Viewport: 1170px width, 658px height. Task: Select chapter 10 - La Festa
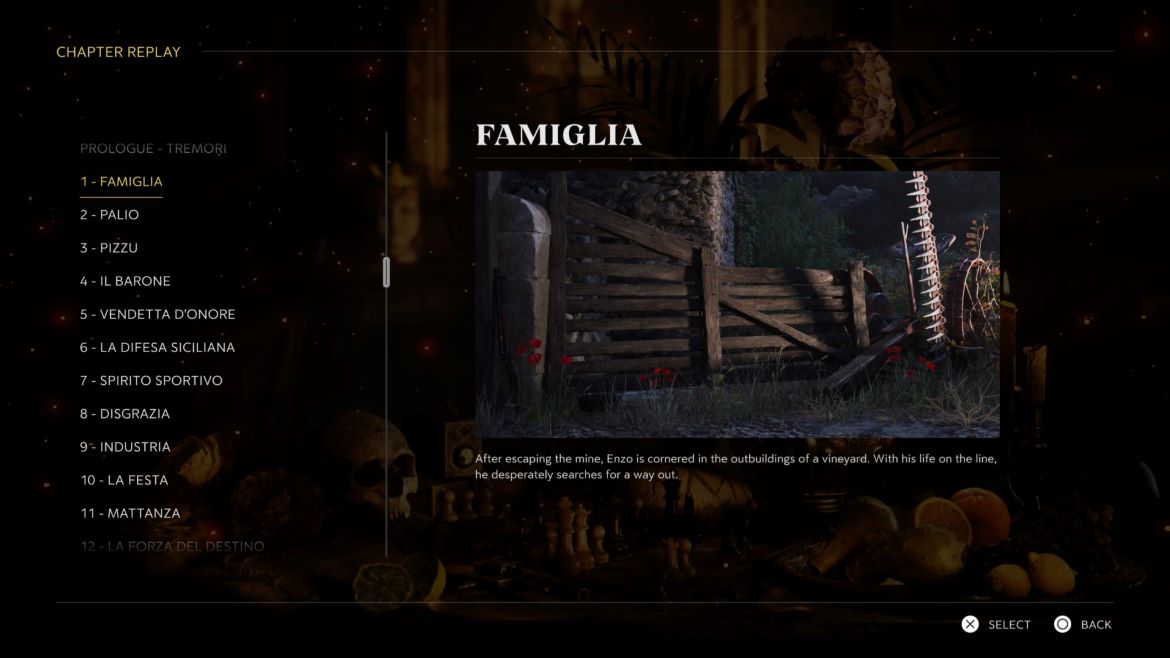pyautogui.click(x=116, y=480)
